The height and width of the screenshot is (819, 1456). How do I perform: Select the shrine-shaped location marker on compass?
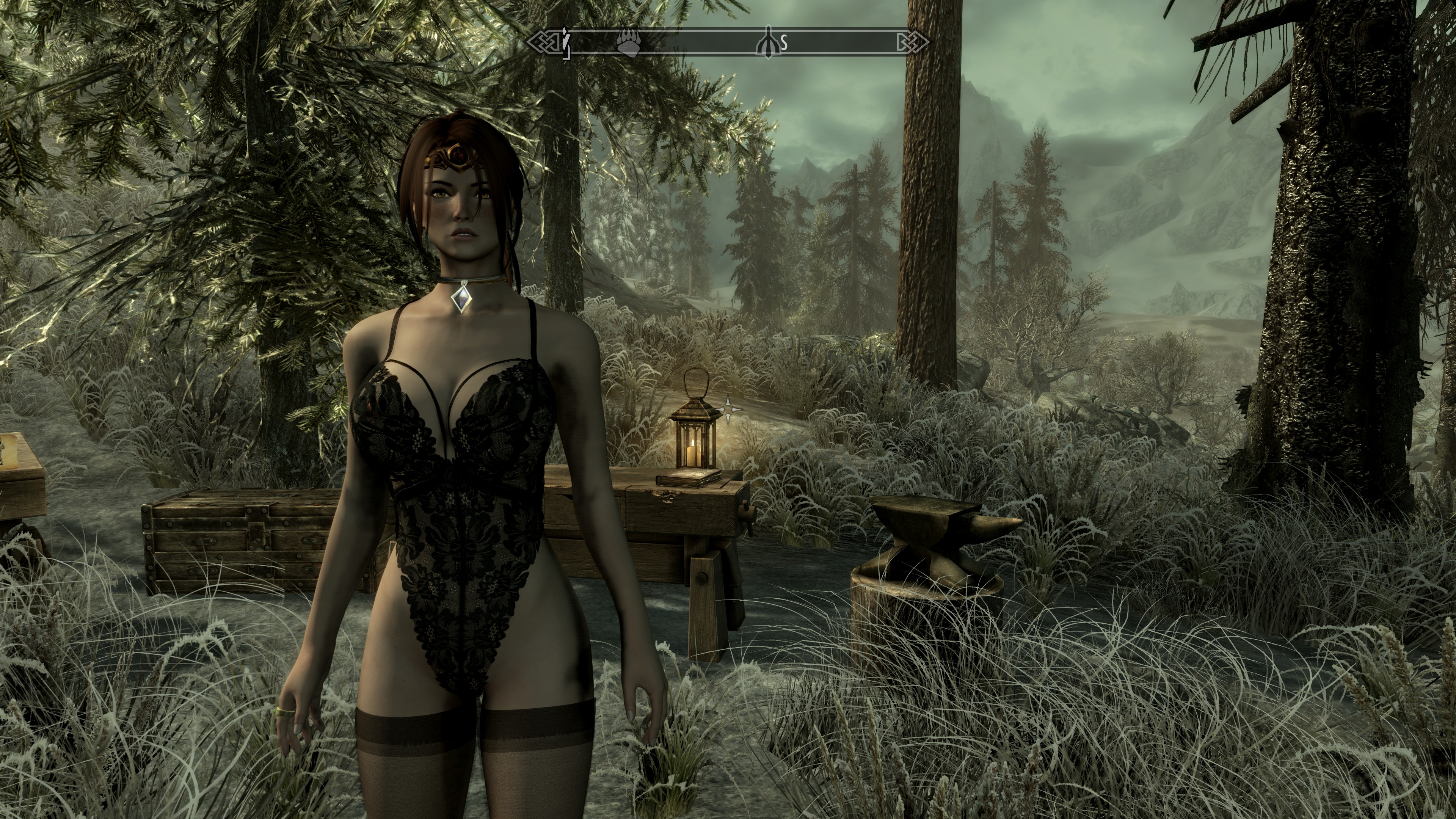pyautogui.click(x=768, y=41)
